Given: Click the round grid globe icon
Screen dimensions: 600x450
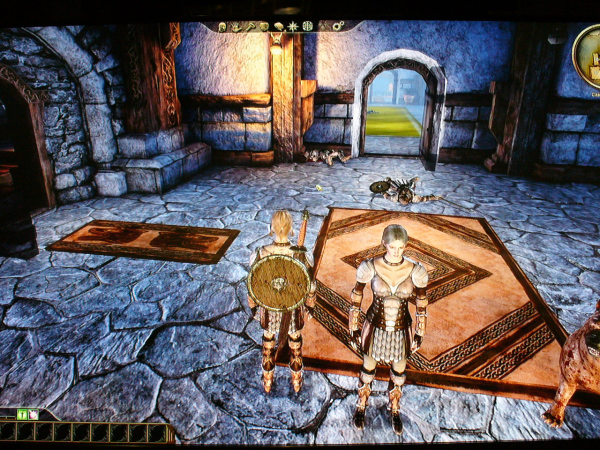Looking at the screenshot, I should click(x=307, y=25).
